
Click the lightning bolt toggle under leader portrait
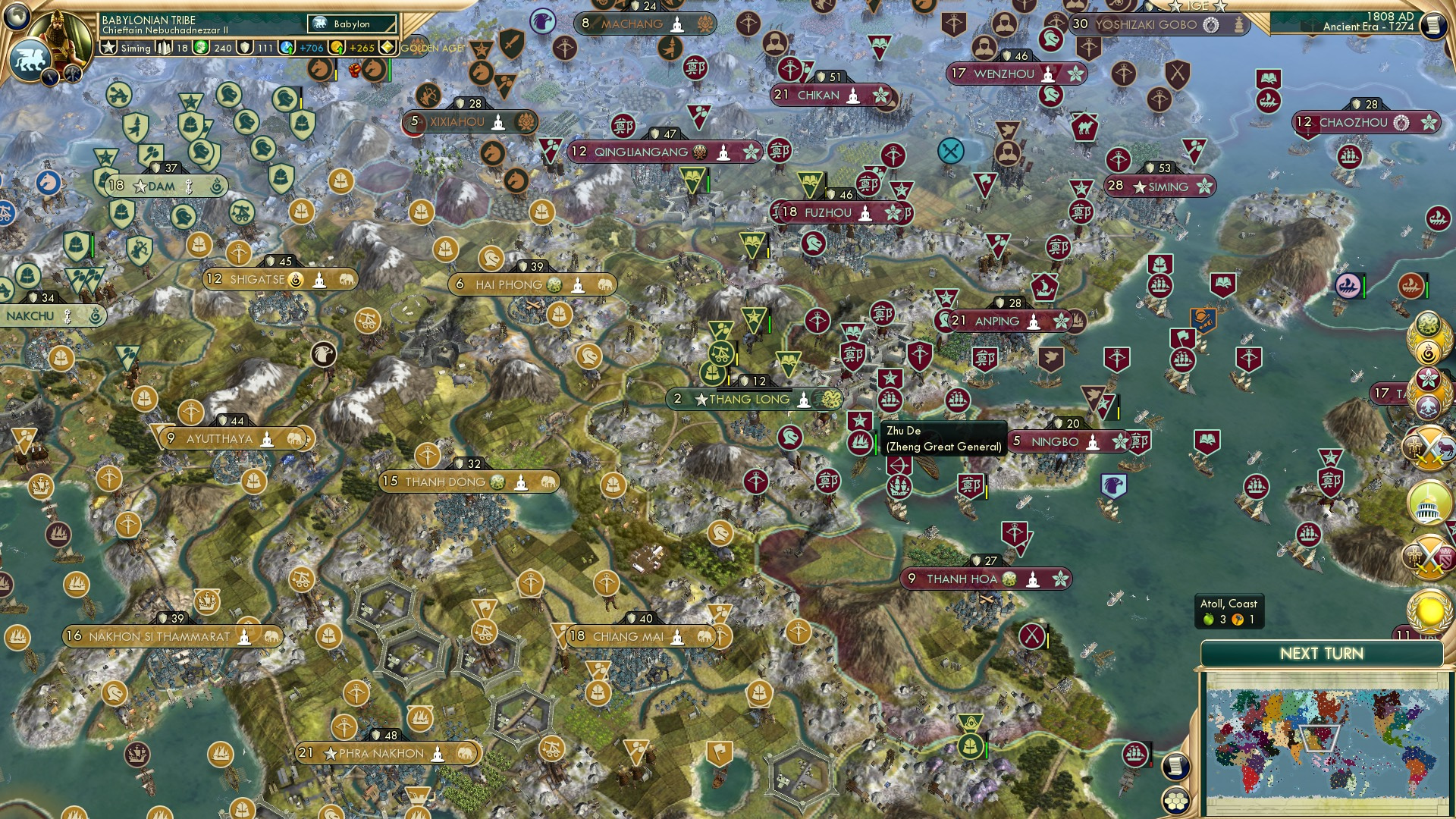(50, 75)
